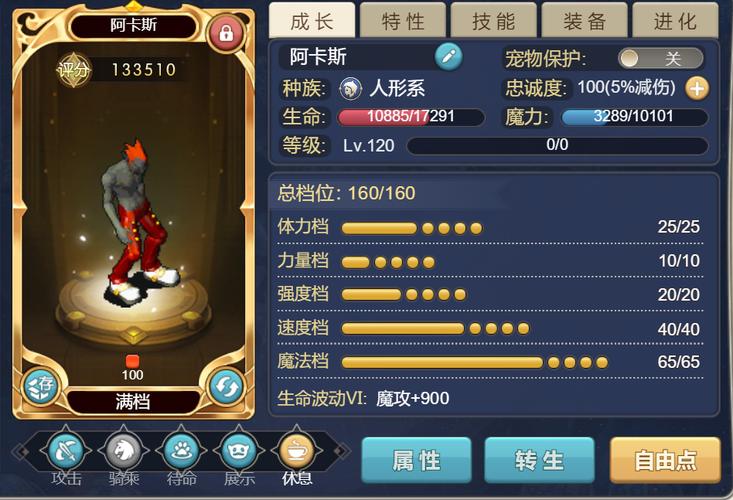733x500 pixels.
Task: Open the 特性 tab
Action: click(402, 21)
